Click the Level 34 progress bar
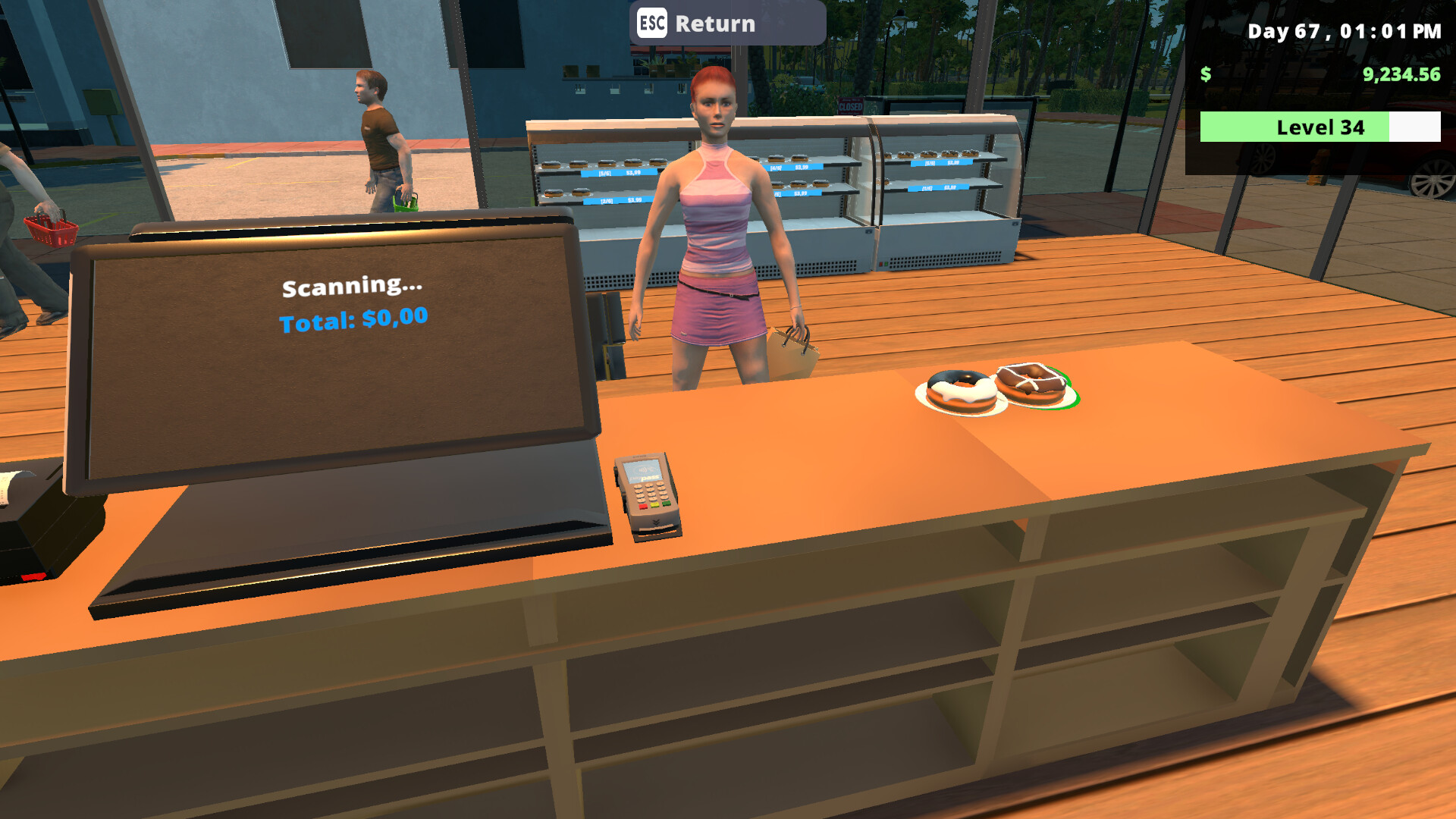Viewport: 1456px width, 819px height. coord(1319,127)
